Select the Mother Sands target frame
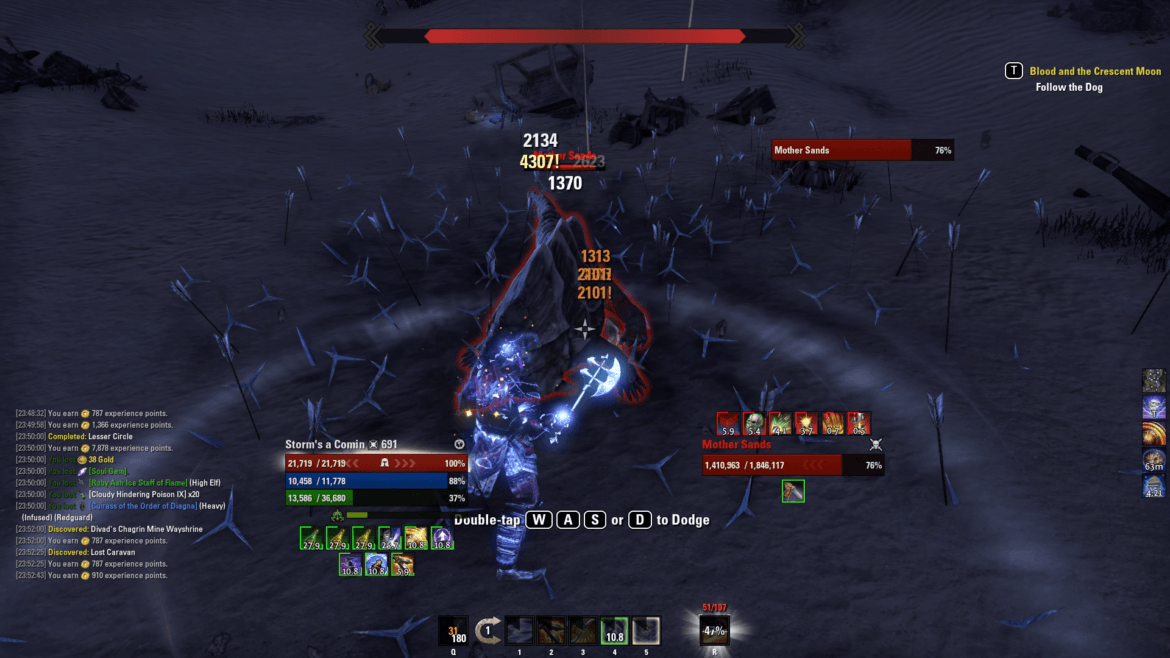 point(793,465)
